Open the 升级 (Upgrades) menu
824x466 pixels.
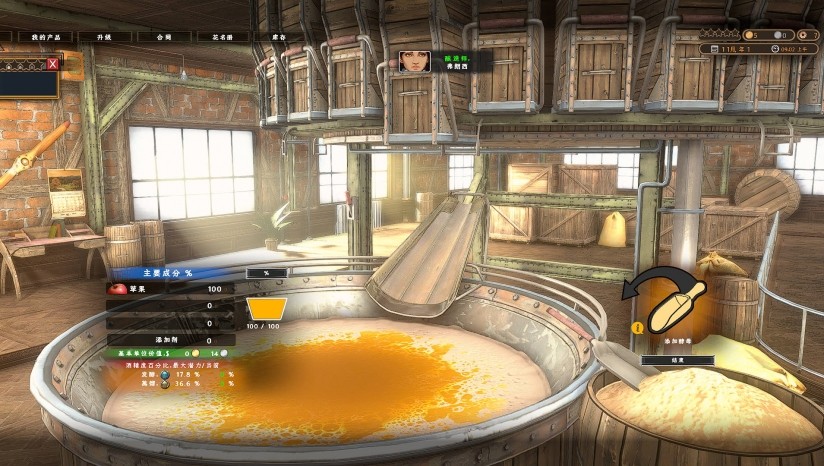[105, 36]
